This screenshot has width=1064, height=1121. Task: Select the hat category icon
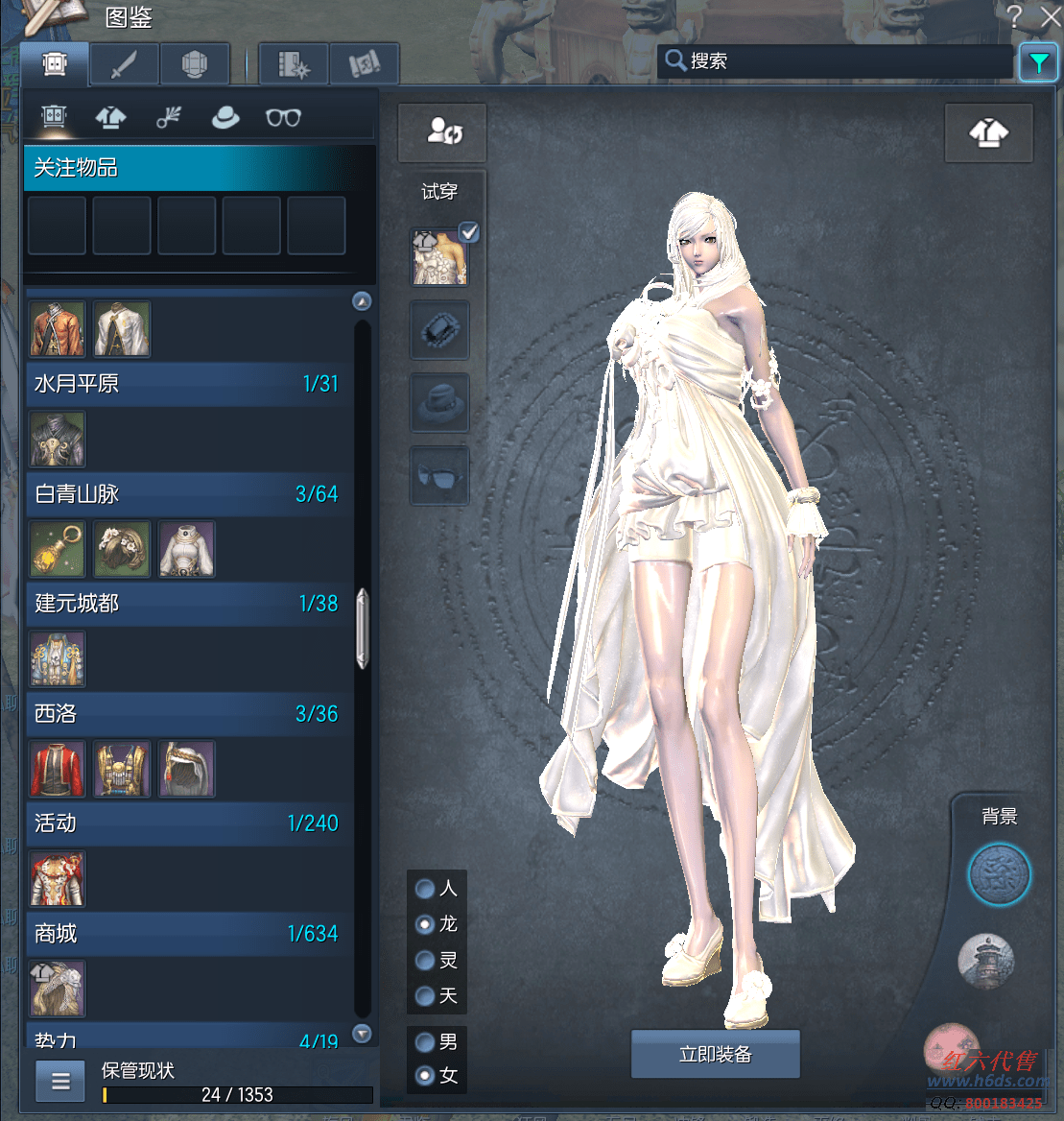tap(225, 117)
